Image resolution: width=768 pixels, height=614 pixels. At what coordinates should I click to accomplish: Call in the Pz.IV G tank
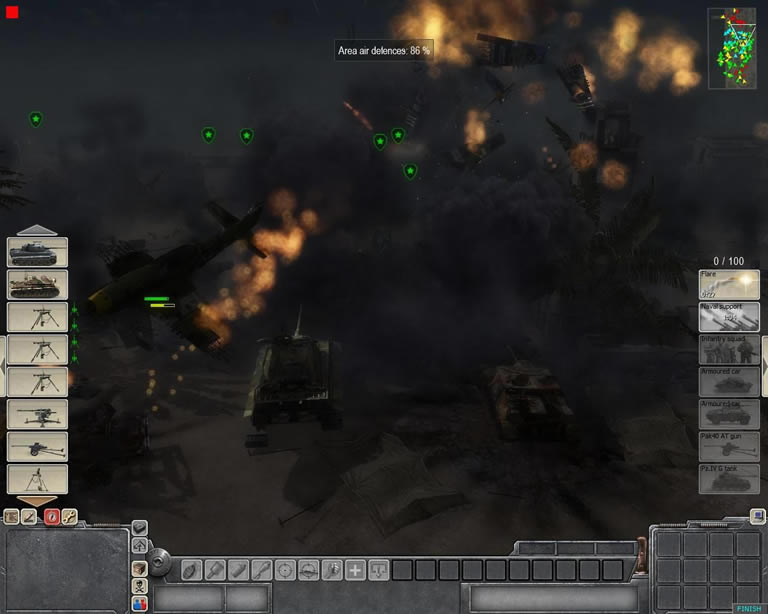click(729, 478)
